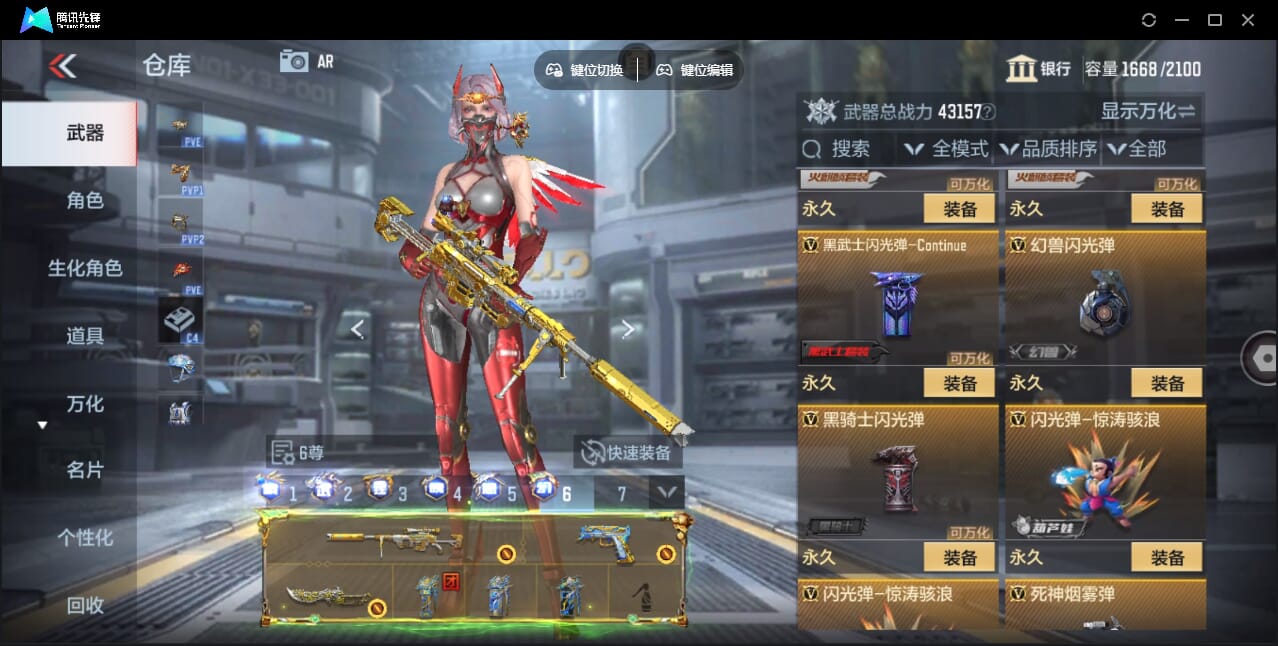Click the 快速装备 quick equip button
The image size is (1278, 646).
click(x=629, y=453)
